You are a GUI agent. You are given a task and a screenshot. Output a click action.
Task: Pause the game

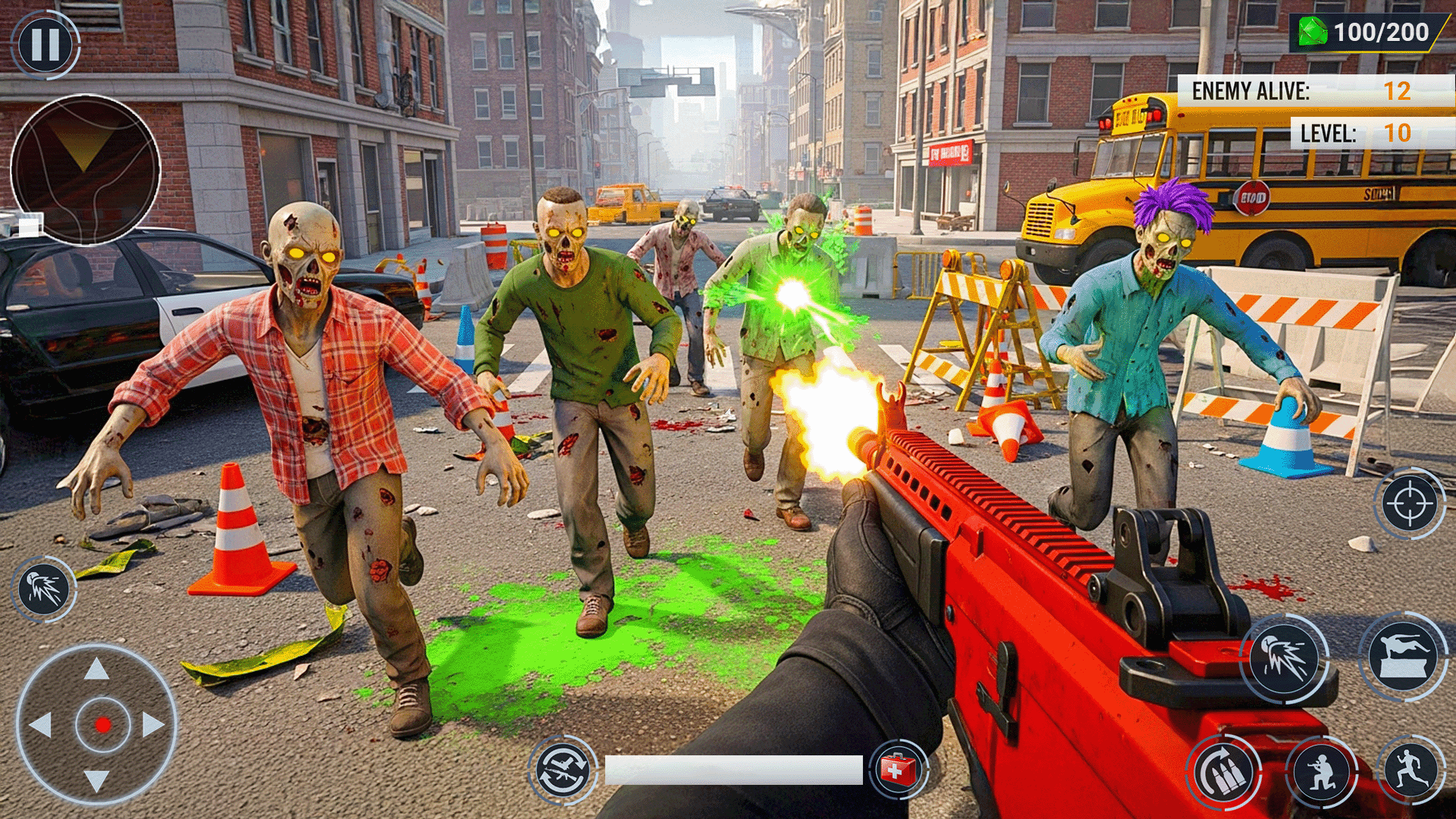pyautogui.click(x=45, y=44)
